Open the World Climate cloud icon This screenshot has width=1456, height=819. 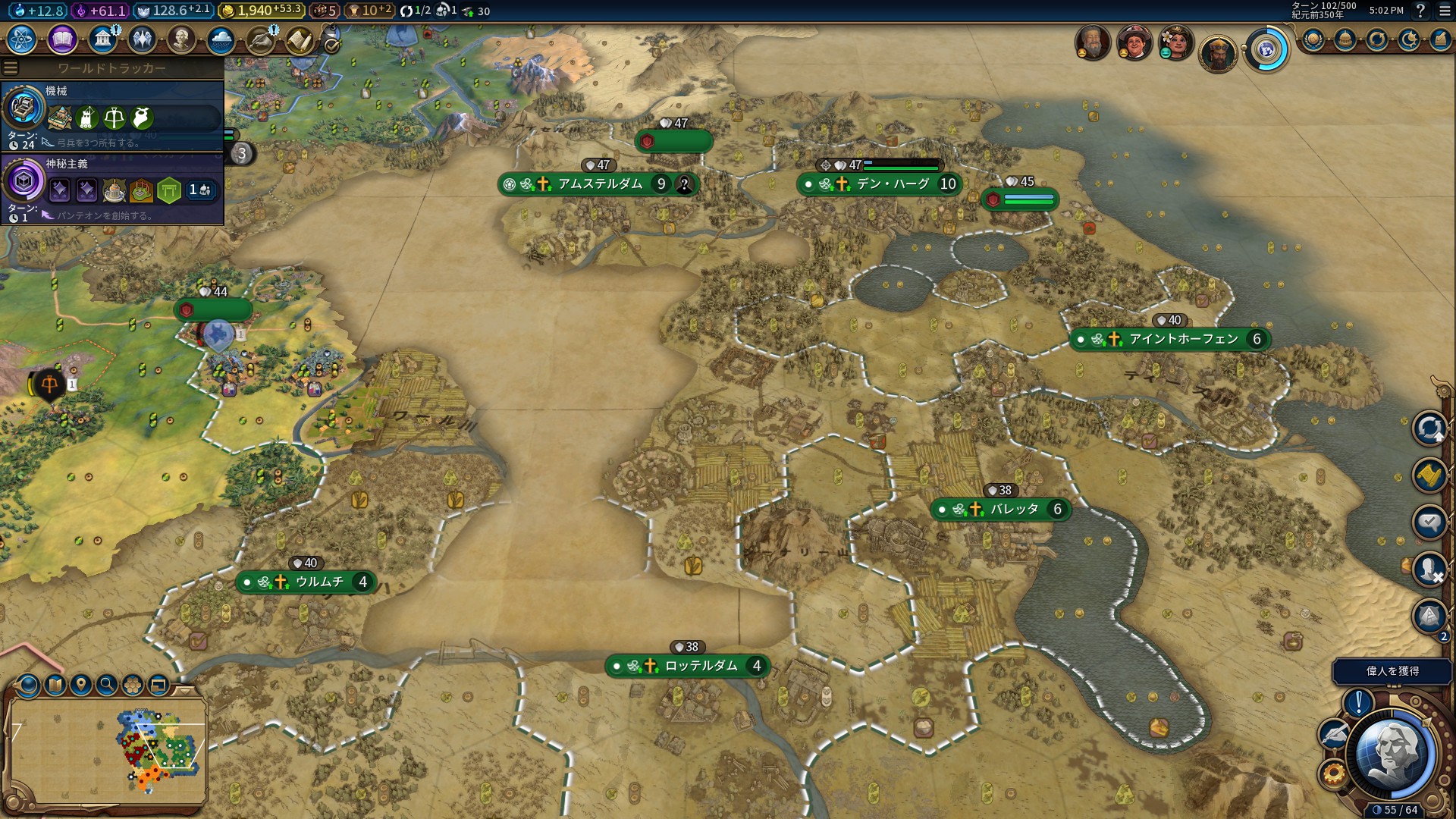tap(222, 39)
